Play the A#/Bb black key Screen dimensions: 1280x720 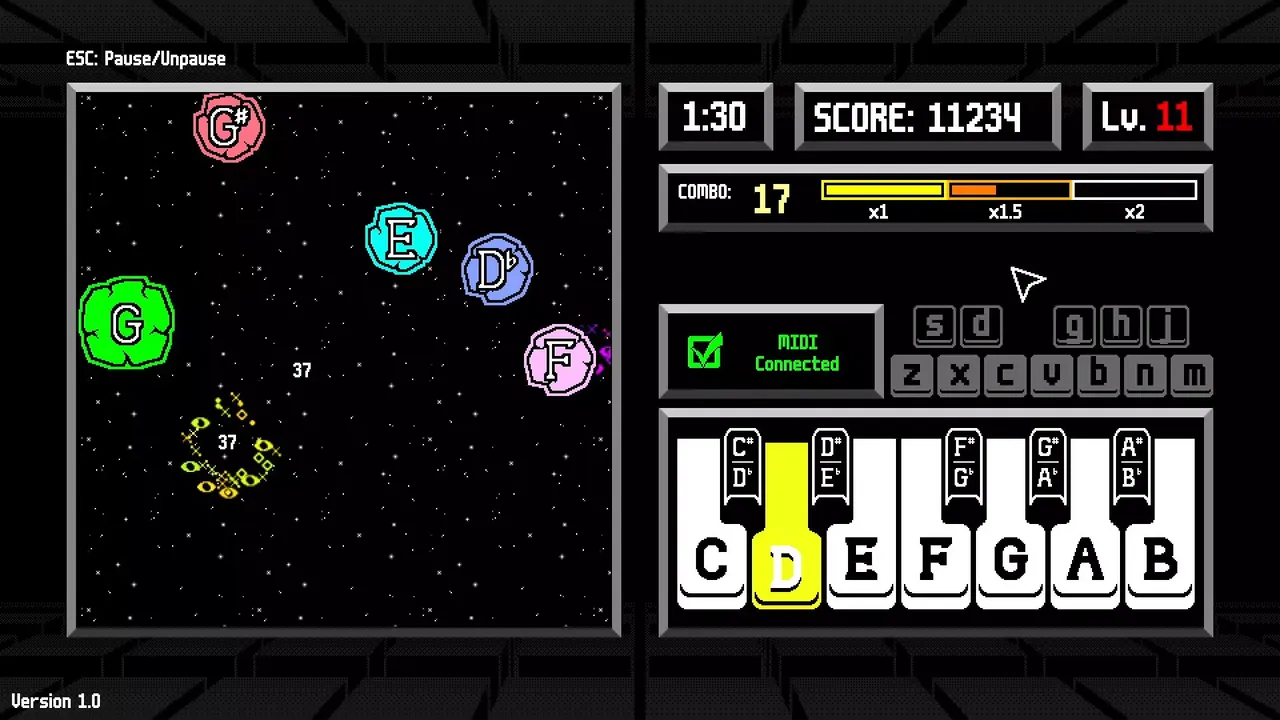tap(1131, 464)
